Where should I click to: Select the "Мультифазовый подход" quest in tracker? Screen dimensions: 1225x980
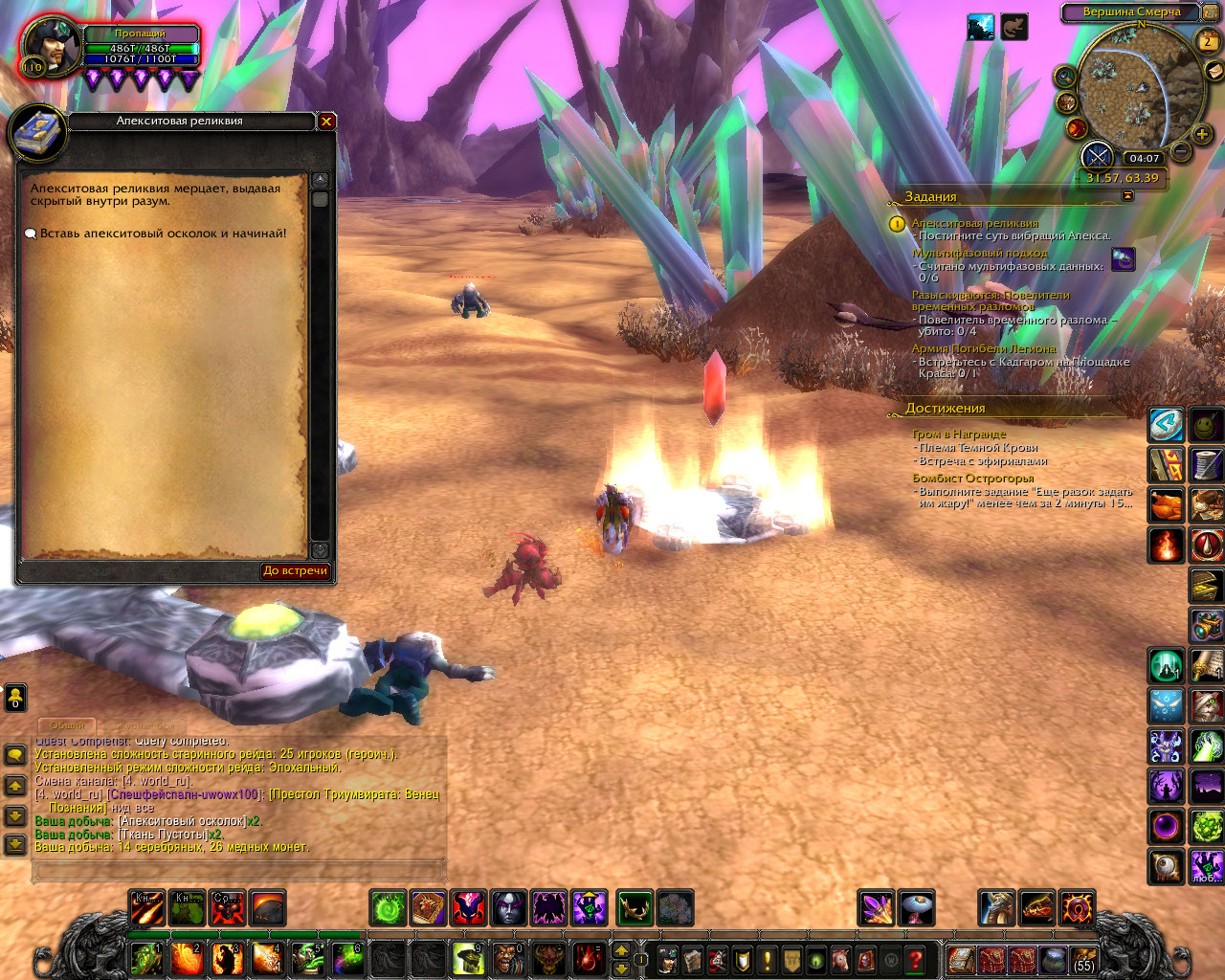[979, 253]
